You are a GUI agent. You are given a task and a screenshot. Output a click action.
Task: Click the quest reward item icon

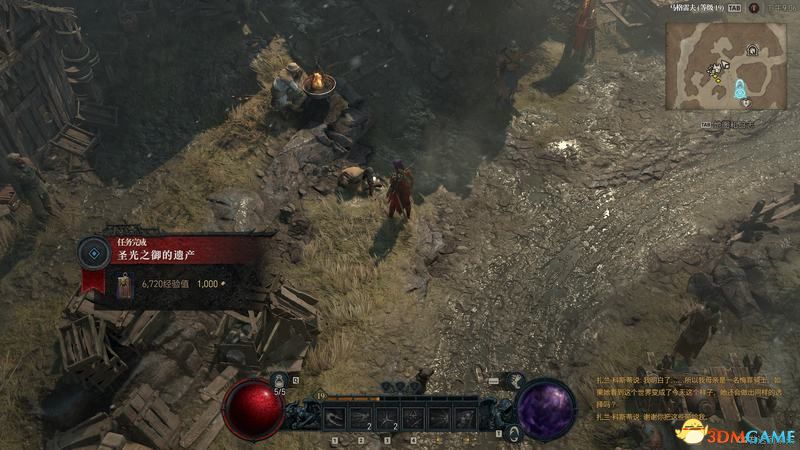tap(124, 285)
